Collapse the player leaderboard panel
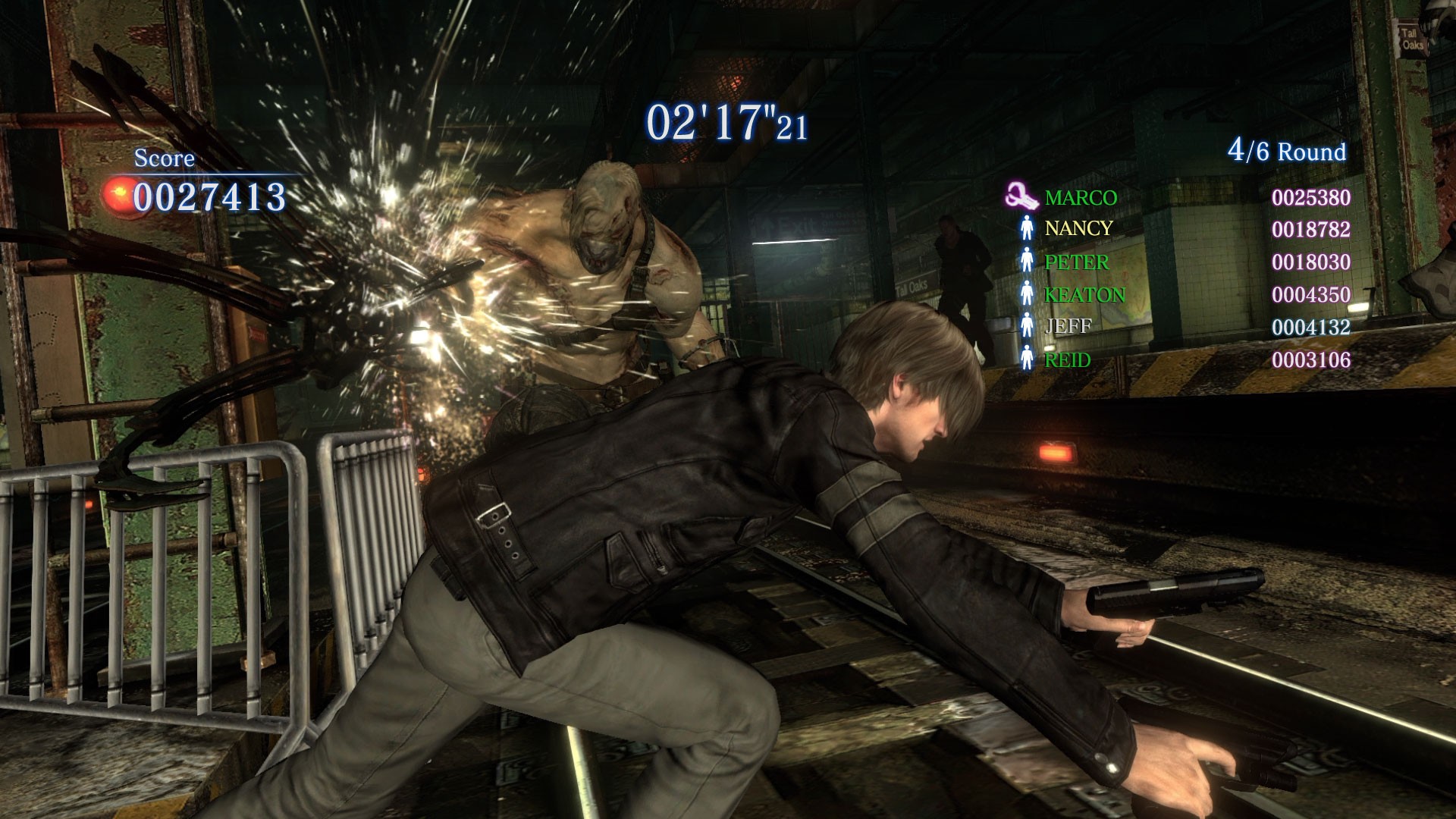Viewport: 1456px width, 819px height. coord(1183,277)
